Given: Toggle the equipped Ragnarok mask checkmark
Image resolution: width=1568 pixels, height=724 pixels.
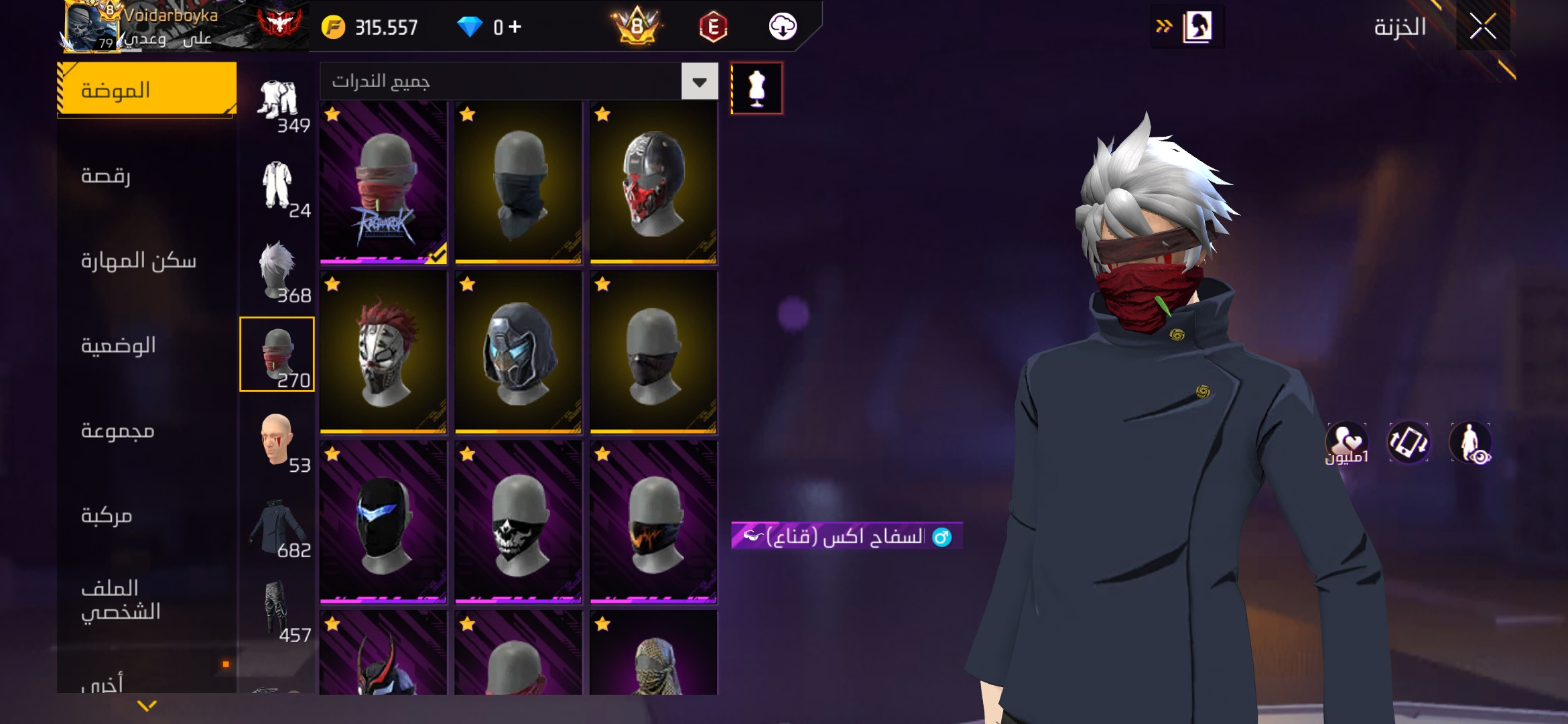Looking at the screenshot, I should (437, 256).
